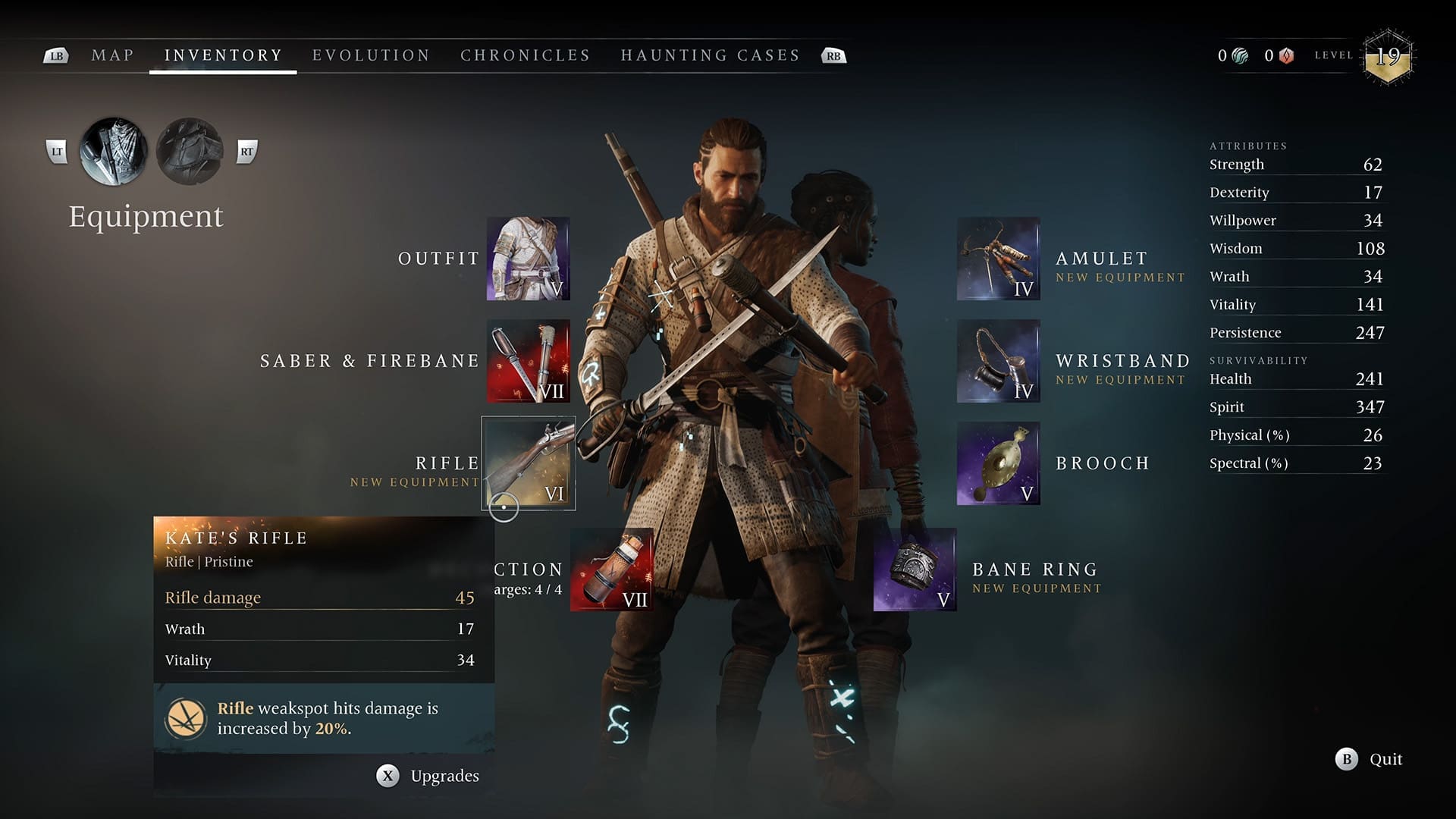Select the Inventory tab
The height and width of the screenshot is (819, 1456).
click(x=223, y=55)
